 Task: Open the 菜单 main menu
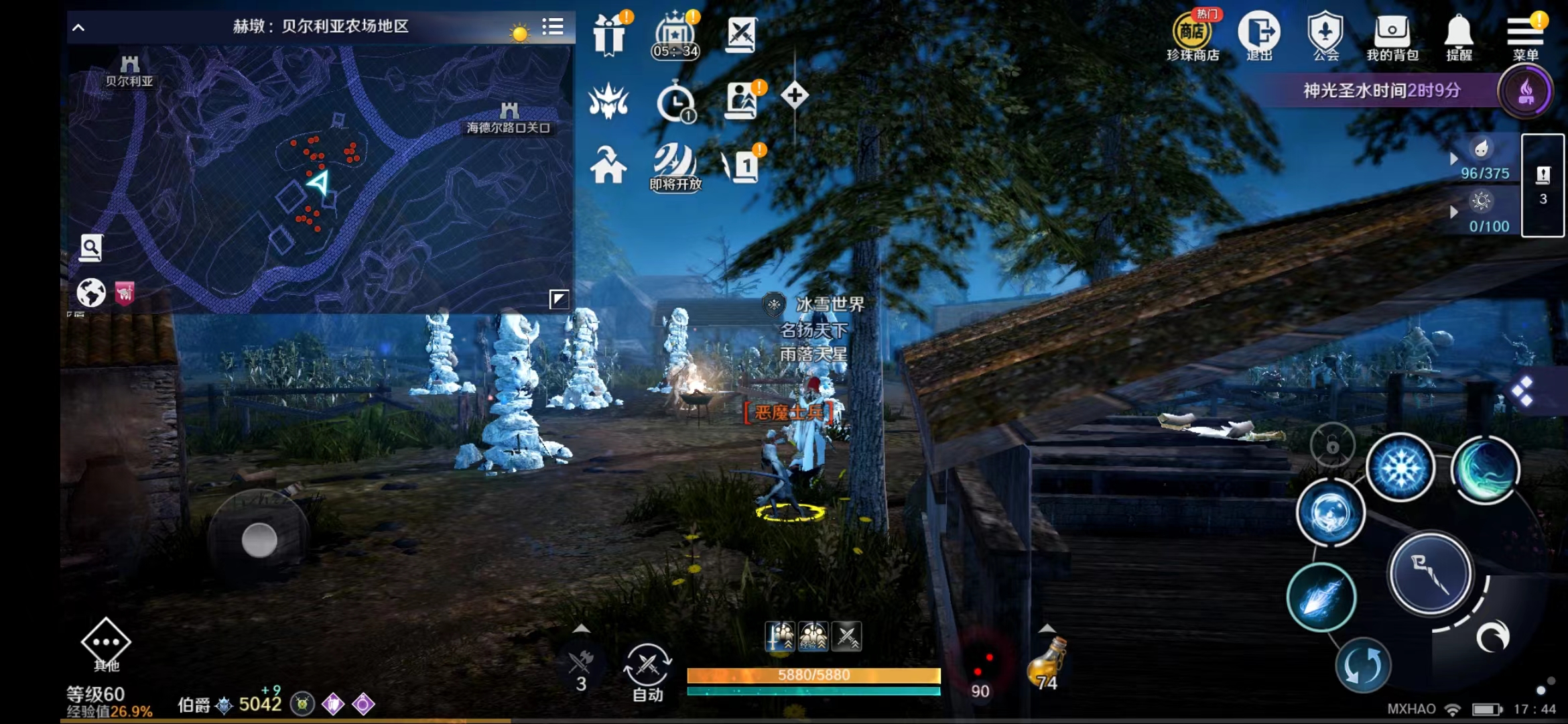tap(1526, 29)
